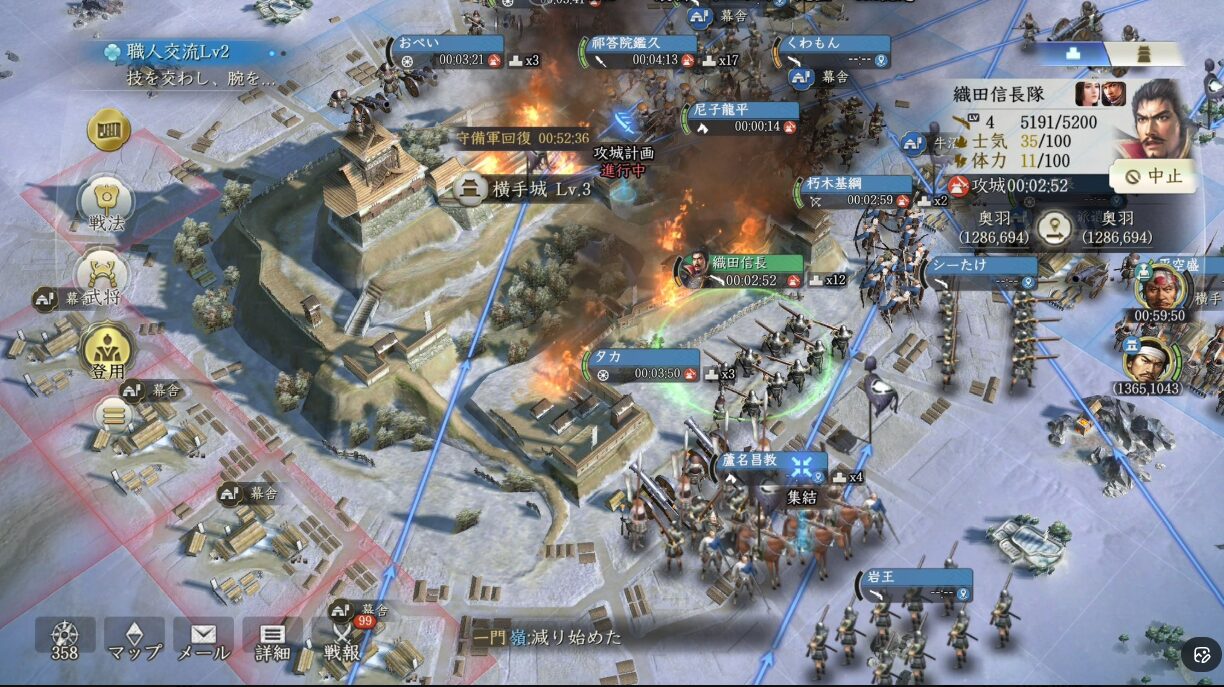Cancel the siege with the 中止 button
The width and height of the screenshot is (1224, 687).
(1153, 177)
